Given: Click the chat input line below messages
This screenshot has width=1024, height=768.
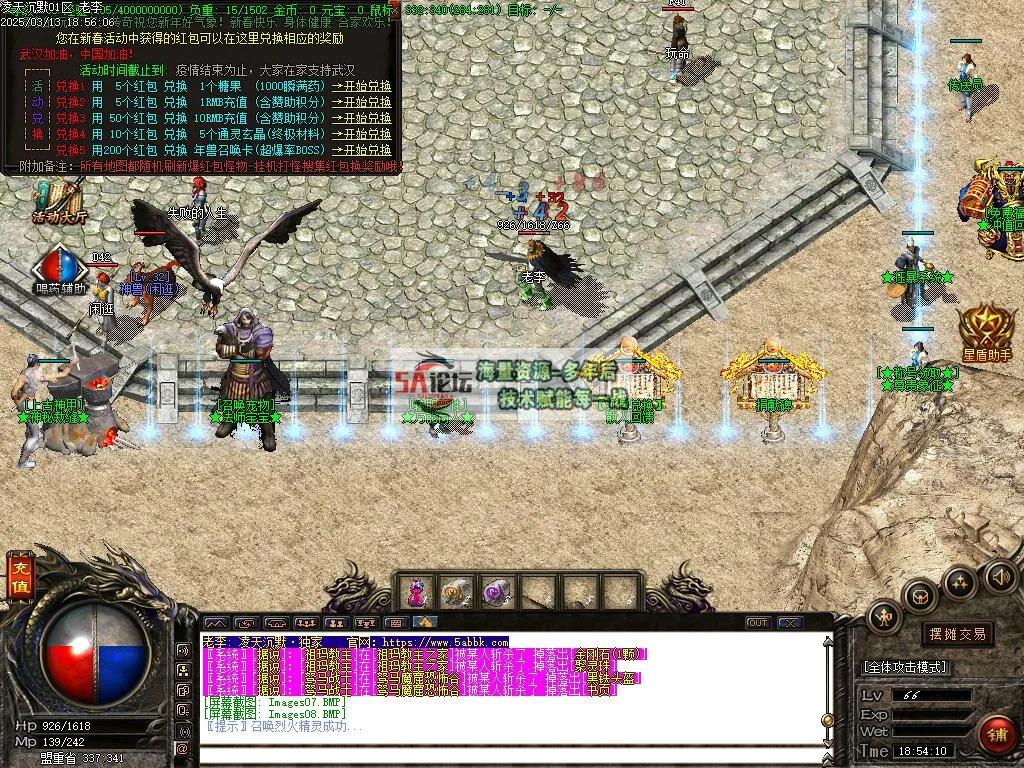Looking at the screenshot, I should pos(500,750).
